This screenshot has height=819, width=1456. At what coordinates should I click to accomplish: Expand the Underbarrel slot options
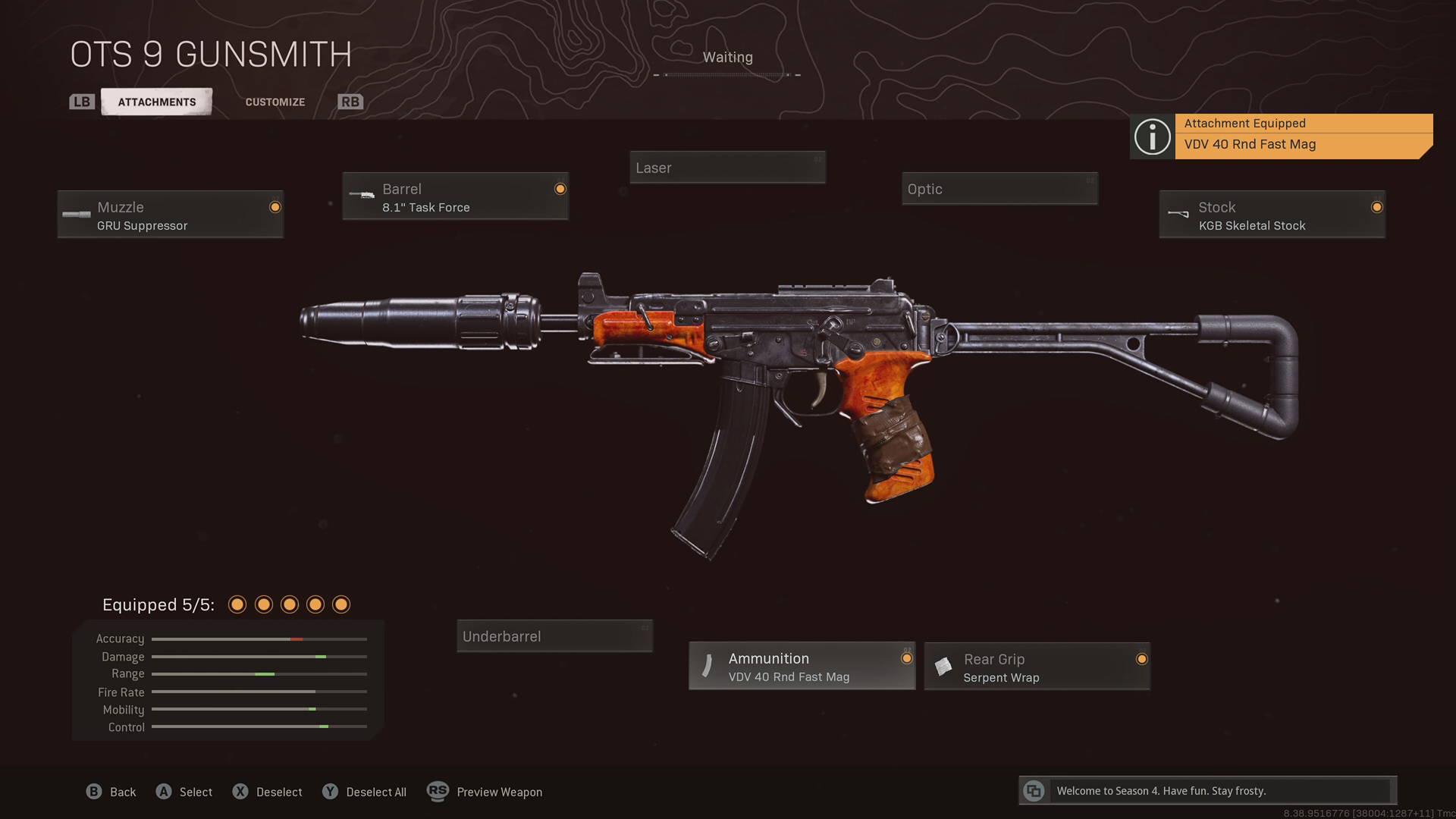pos(554,636)
